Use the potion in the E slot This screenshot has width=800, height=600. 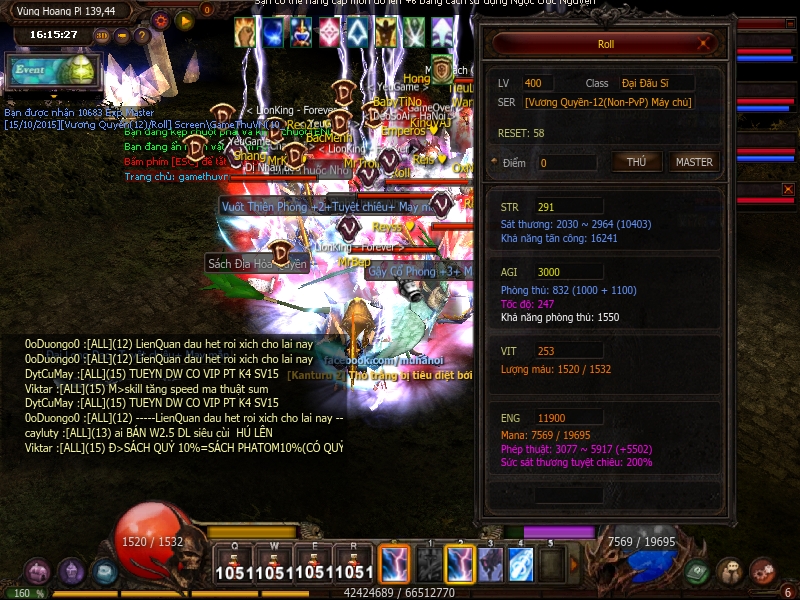(x=315, y=564)
